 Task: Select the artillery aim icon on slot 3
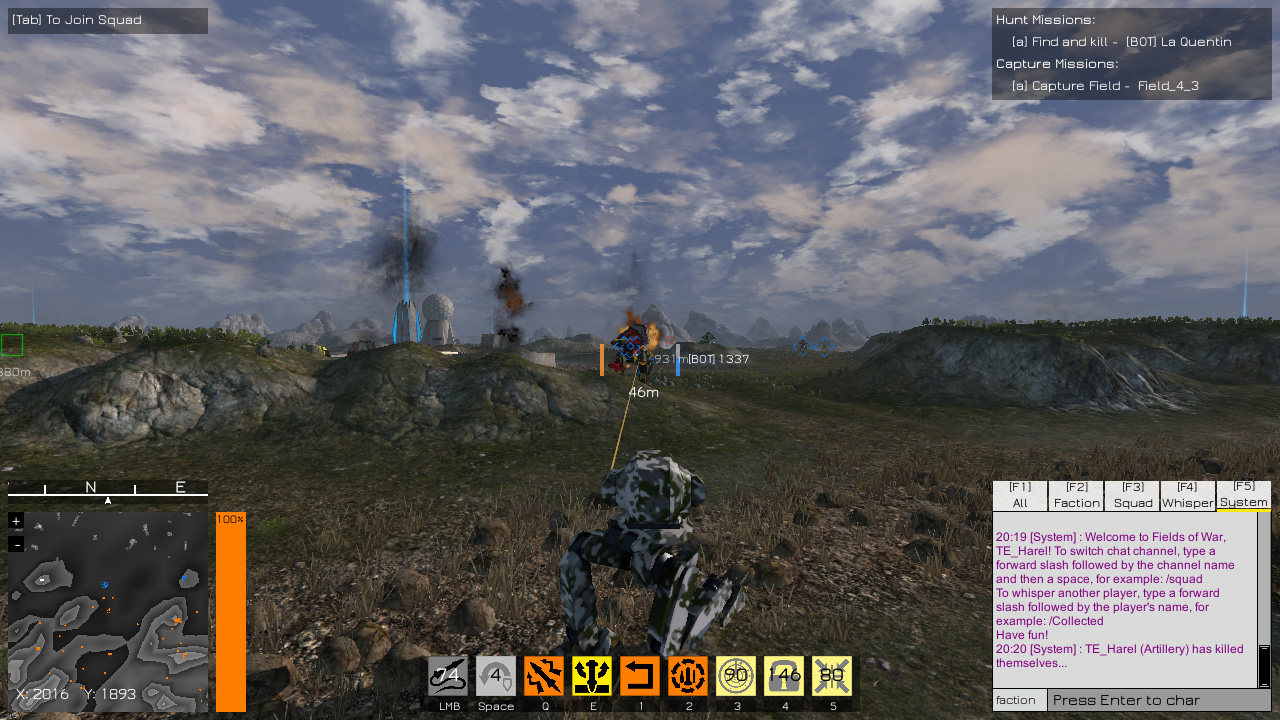tap(736, 676)
